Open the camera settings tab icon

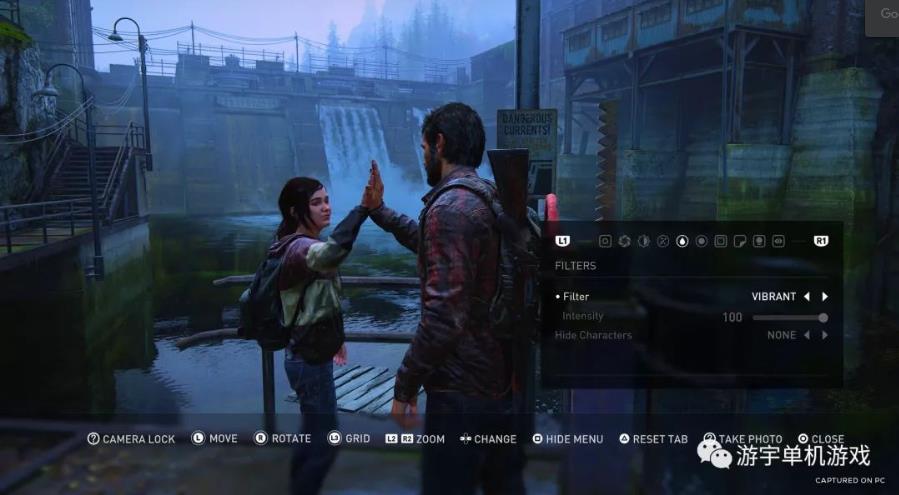604,241
